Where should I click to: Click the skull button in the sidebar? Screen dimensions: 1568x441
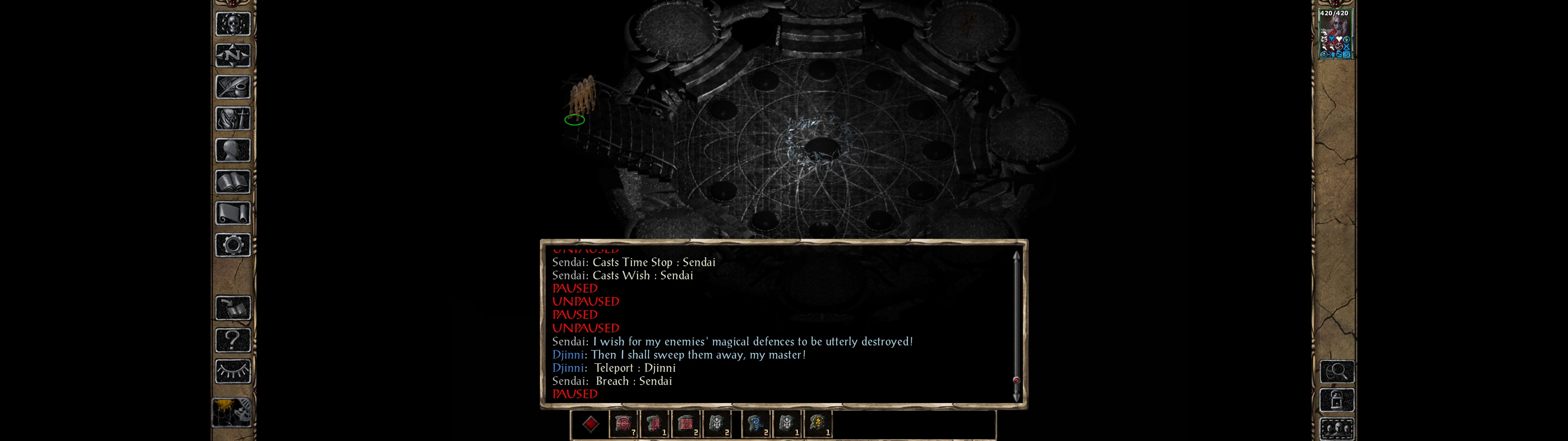click(232, 24)
